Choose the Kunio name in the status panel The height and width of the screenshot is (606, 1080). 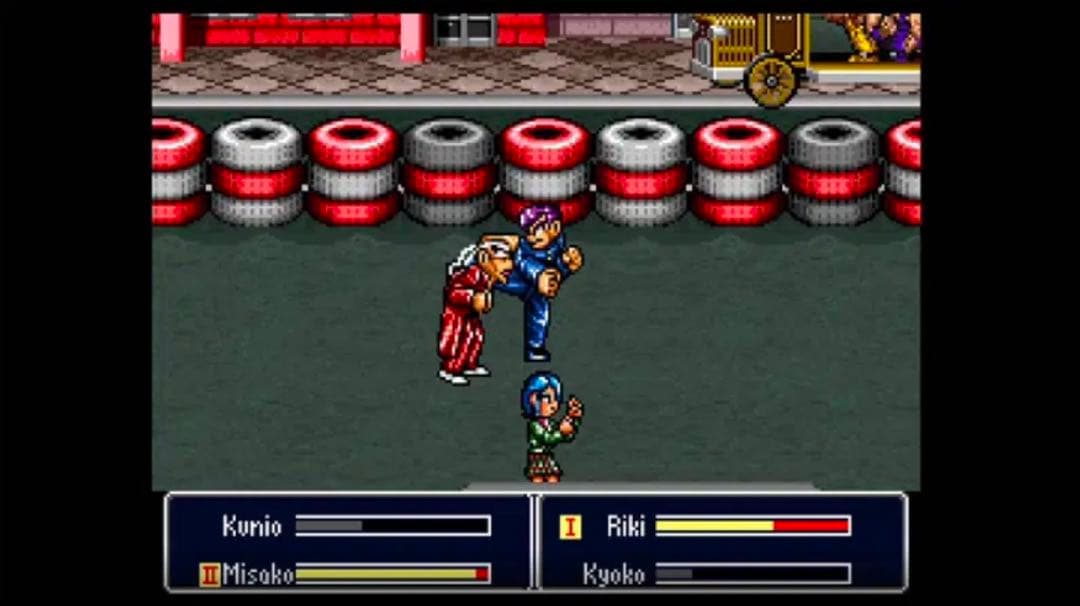click(x=252, y=526)
